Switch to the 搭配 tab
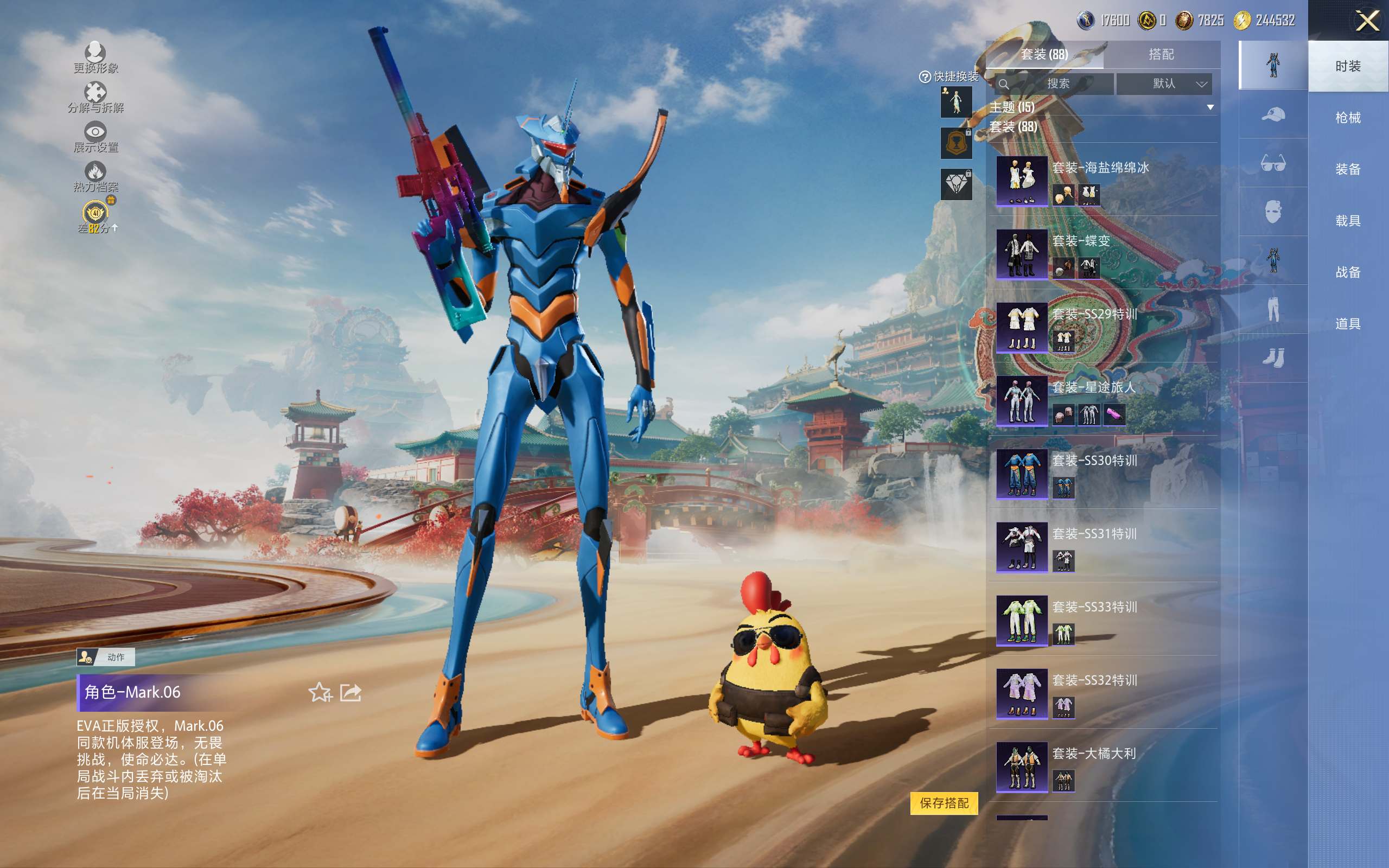1389x868 pixels. 1161,55
